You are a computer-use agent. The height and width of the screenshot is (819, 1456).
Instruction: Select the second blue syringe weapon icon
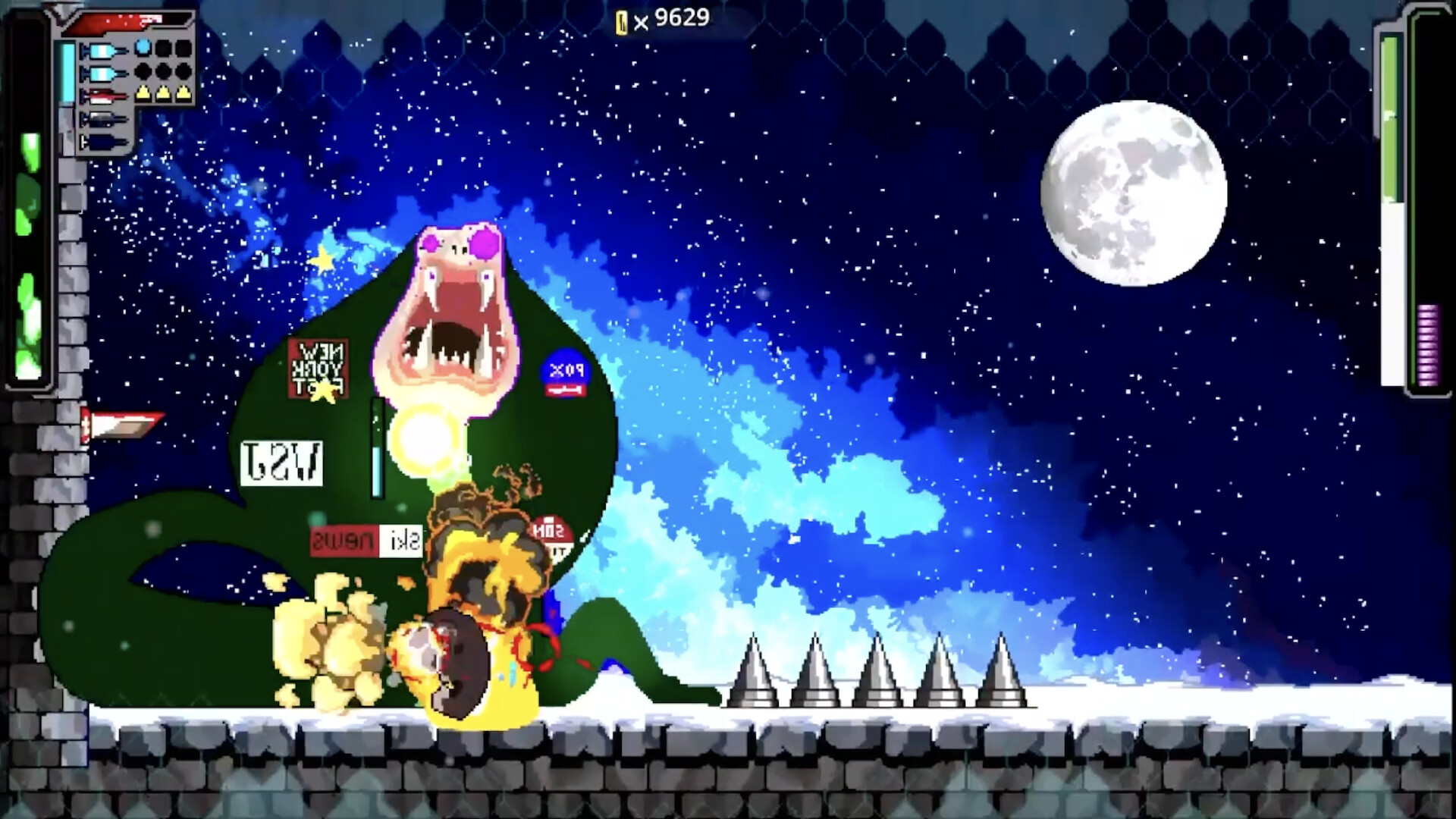(102, 74)
